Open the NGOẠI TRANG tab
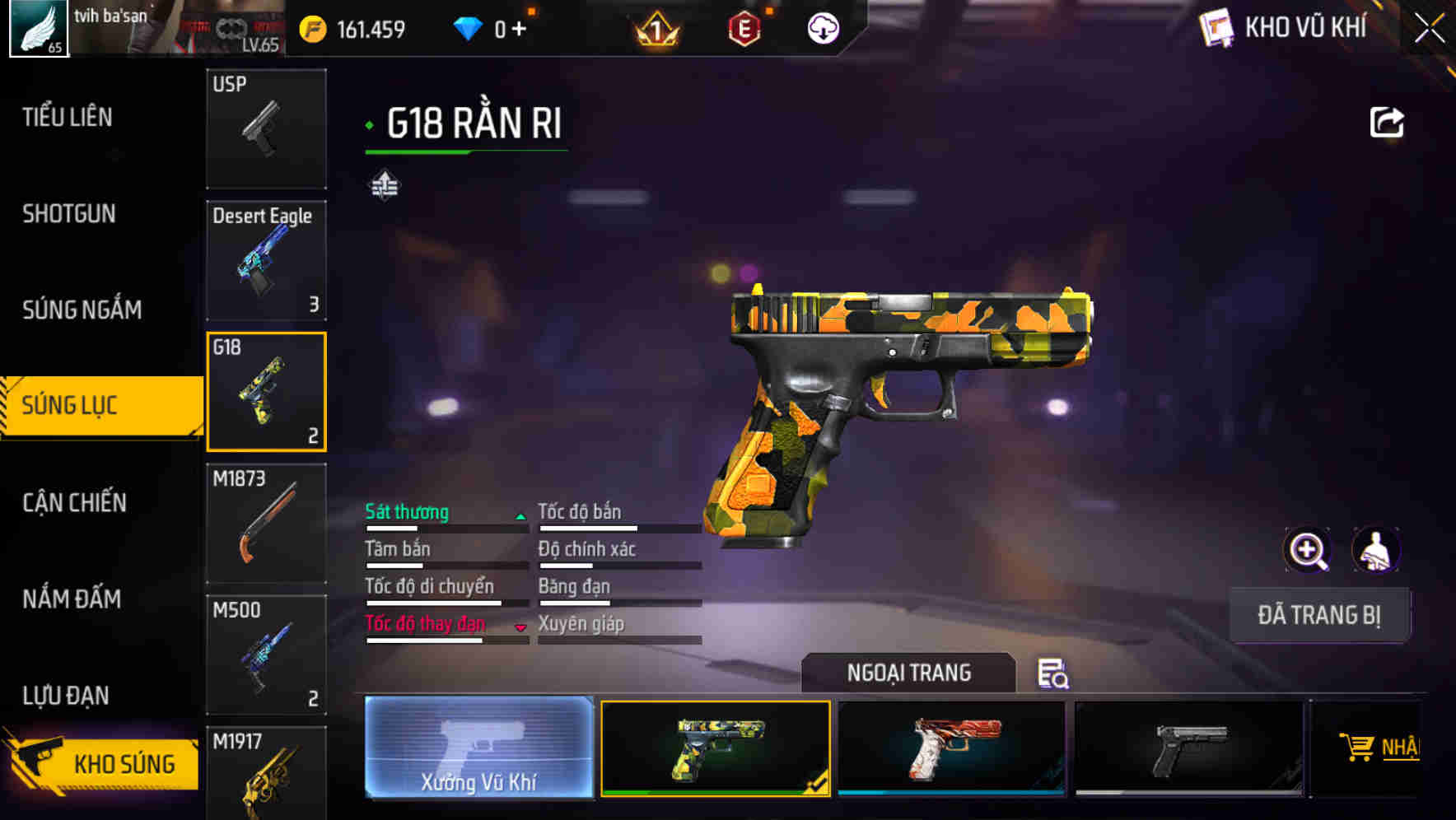1456x820 pixels. pos(908,673)
